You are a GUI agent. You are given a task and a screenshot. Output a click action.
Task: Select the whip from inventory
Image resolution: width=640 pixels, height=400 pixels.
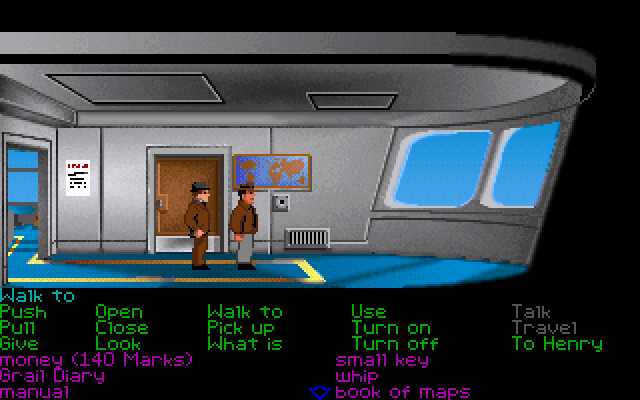(356, 376)
